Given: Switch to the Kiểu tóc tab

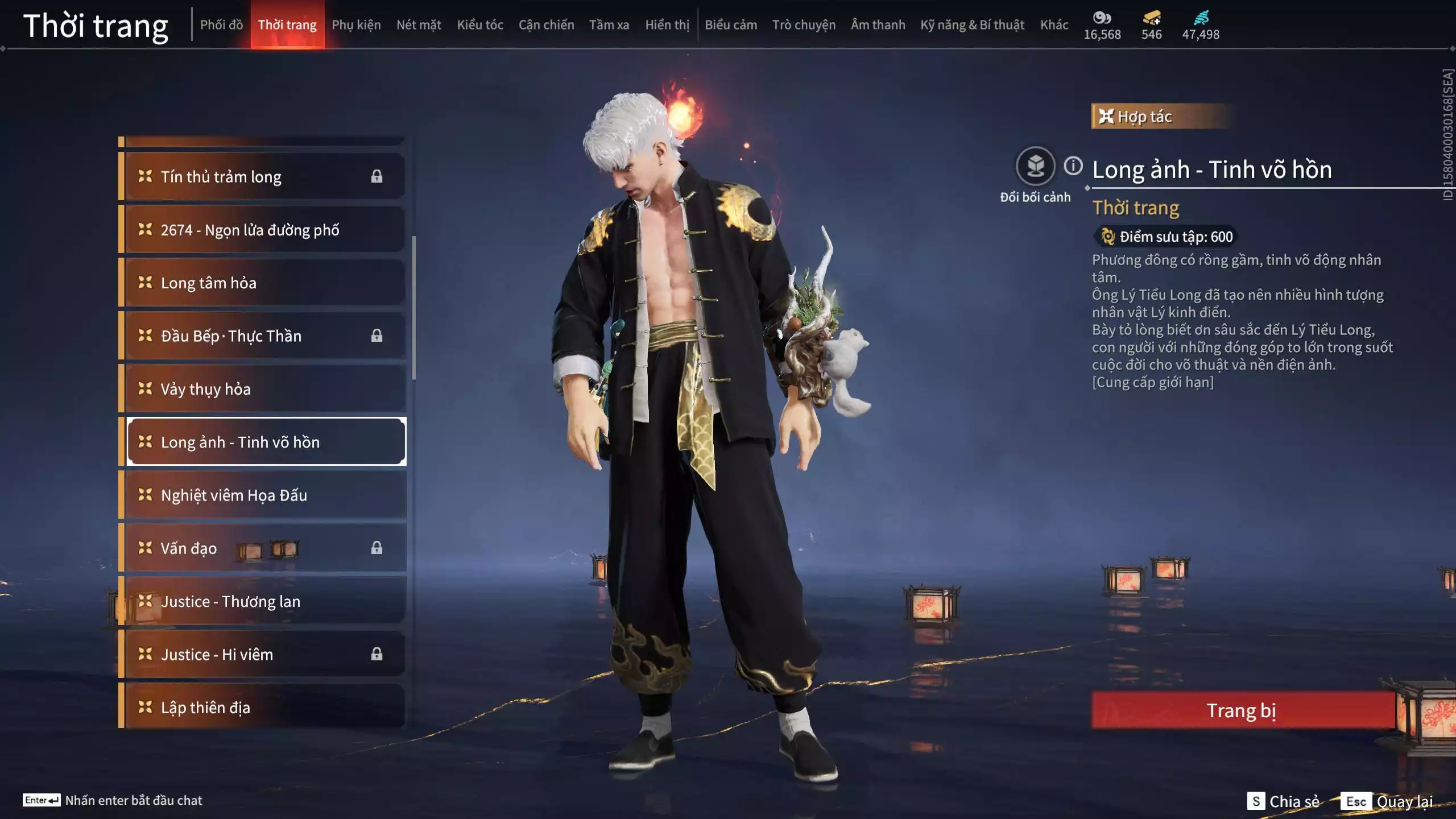Looking at the screenshot, I should coord(479,25).
